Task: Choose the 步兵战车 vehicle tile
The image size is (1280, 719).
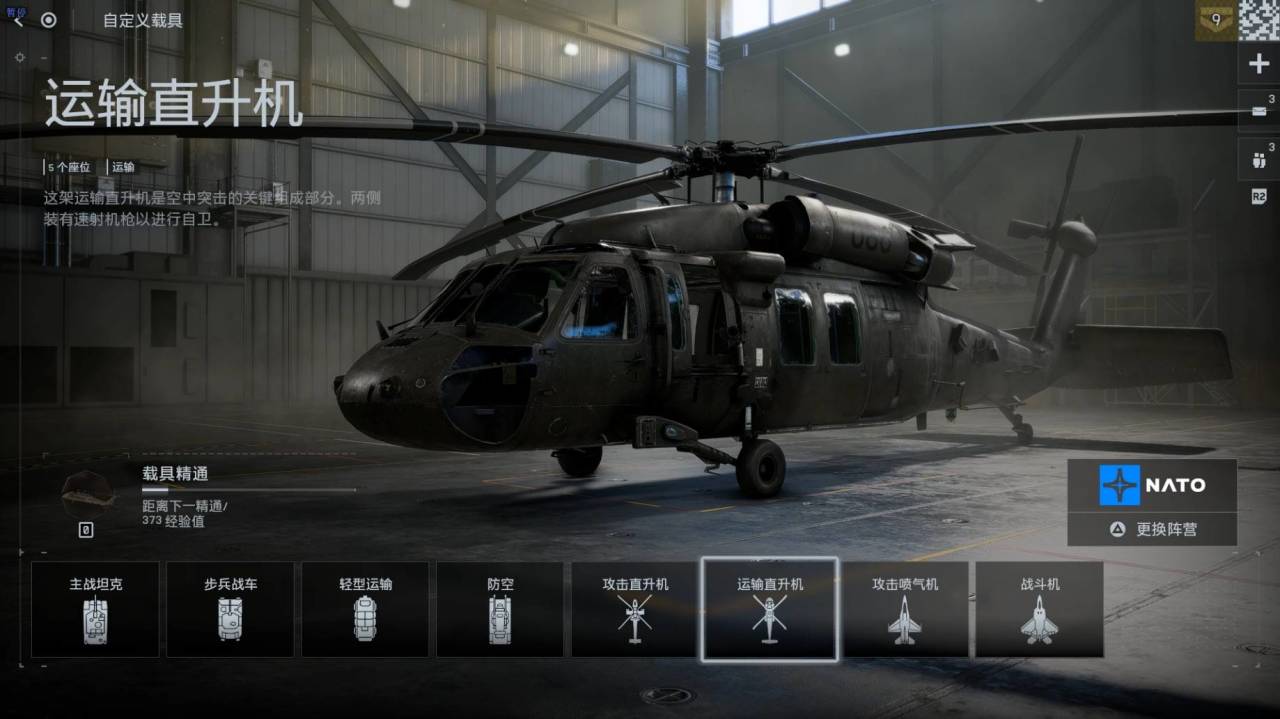Action: point(230,609)
